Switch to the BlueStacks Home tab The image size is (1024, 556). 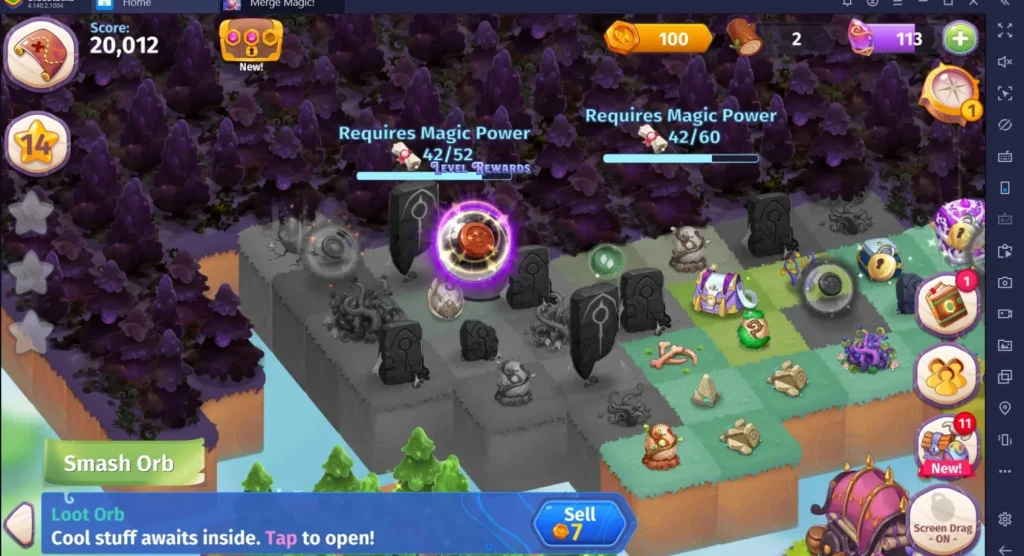pos(136,5)
